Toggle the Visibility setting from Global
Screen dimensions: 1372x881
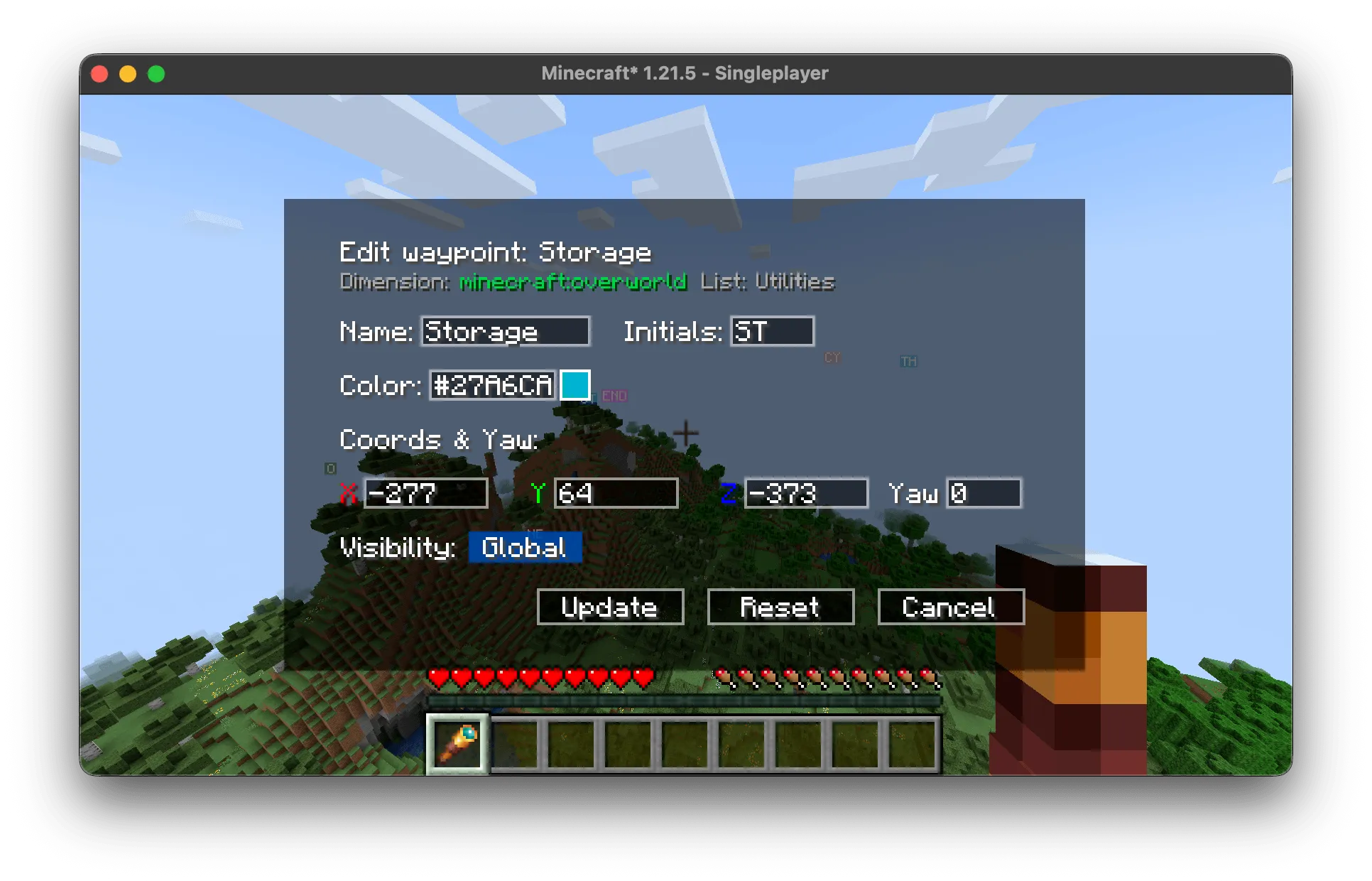(525, 546)
